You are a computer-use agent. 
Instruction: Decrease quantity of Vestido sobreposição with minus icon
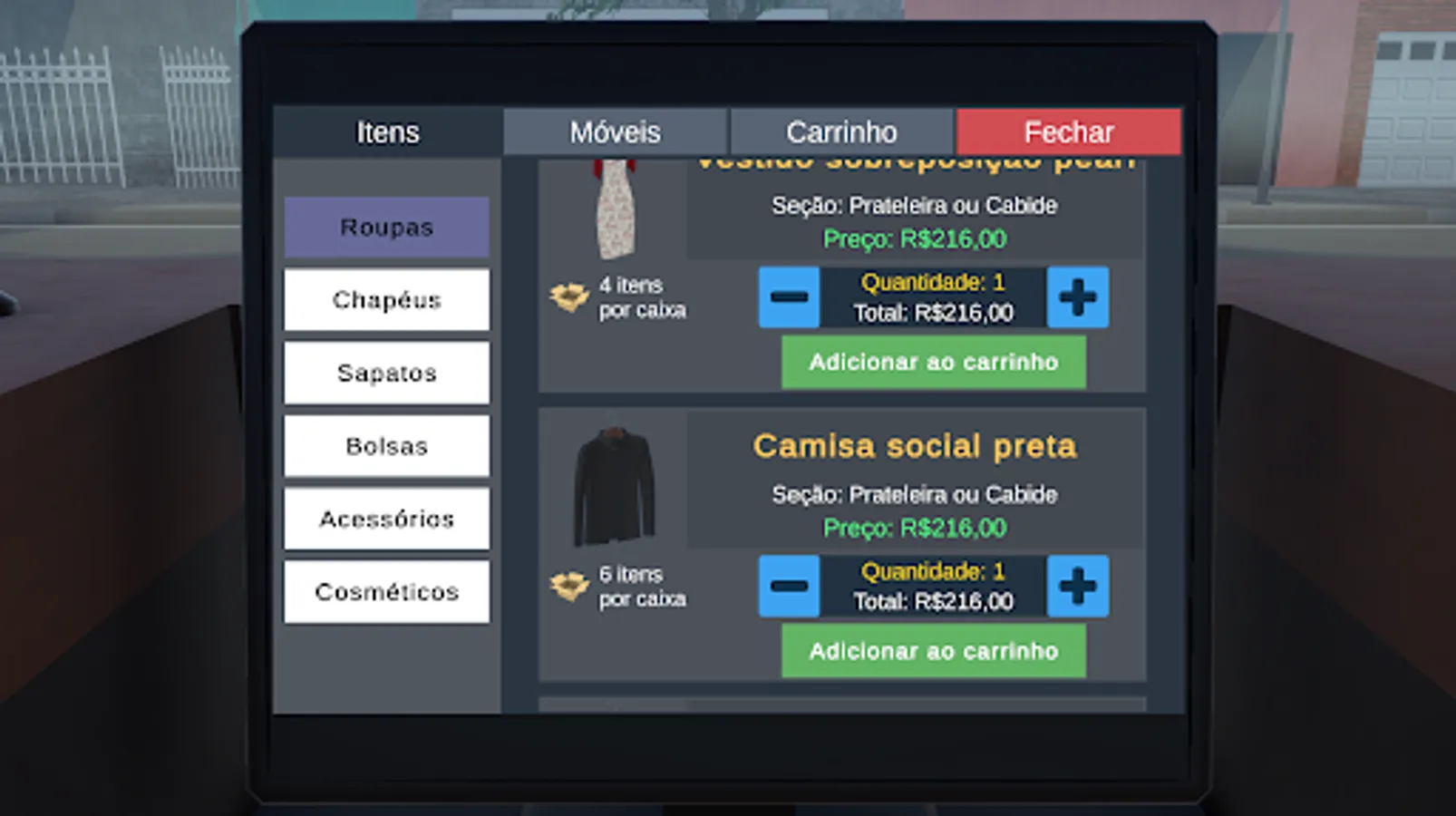(788, 297)
